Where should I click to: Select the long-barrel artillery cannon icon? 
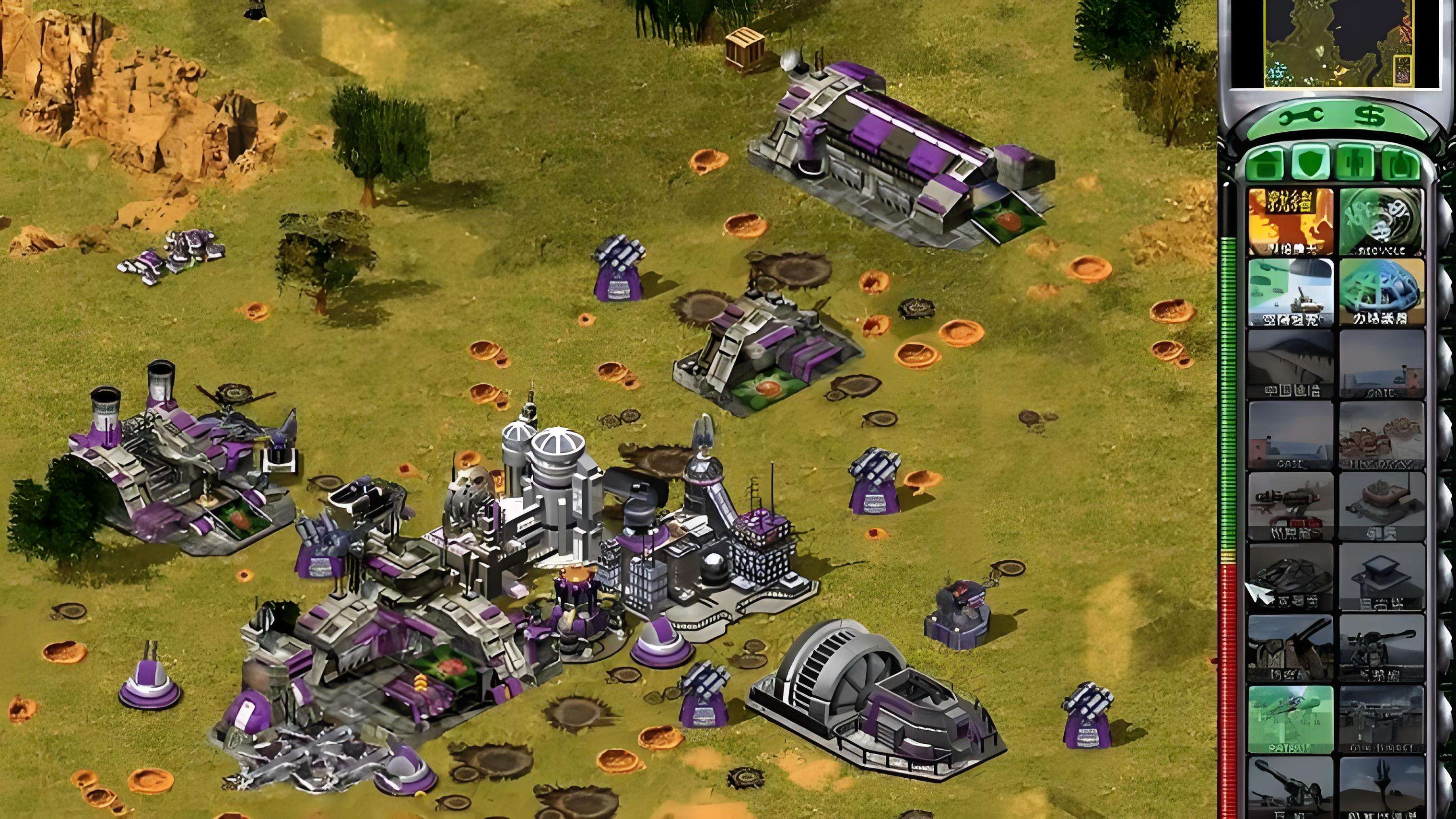point(1290,788)
